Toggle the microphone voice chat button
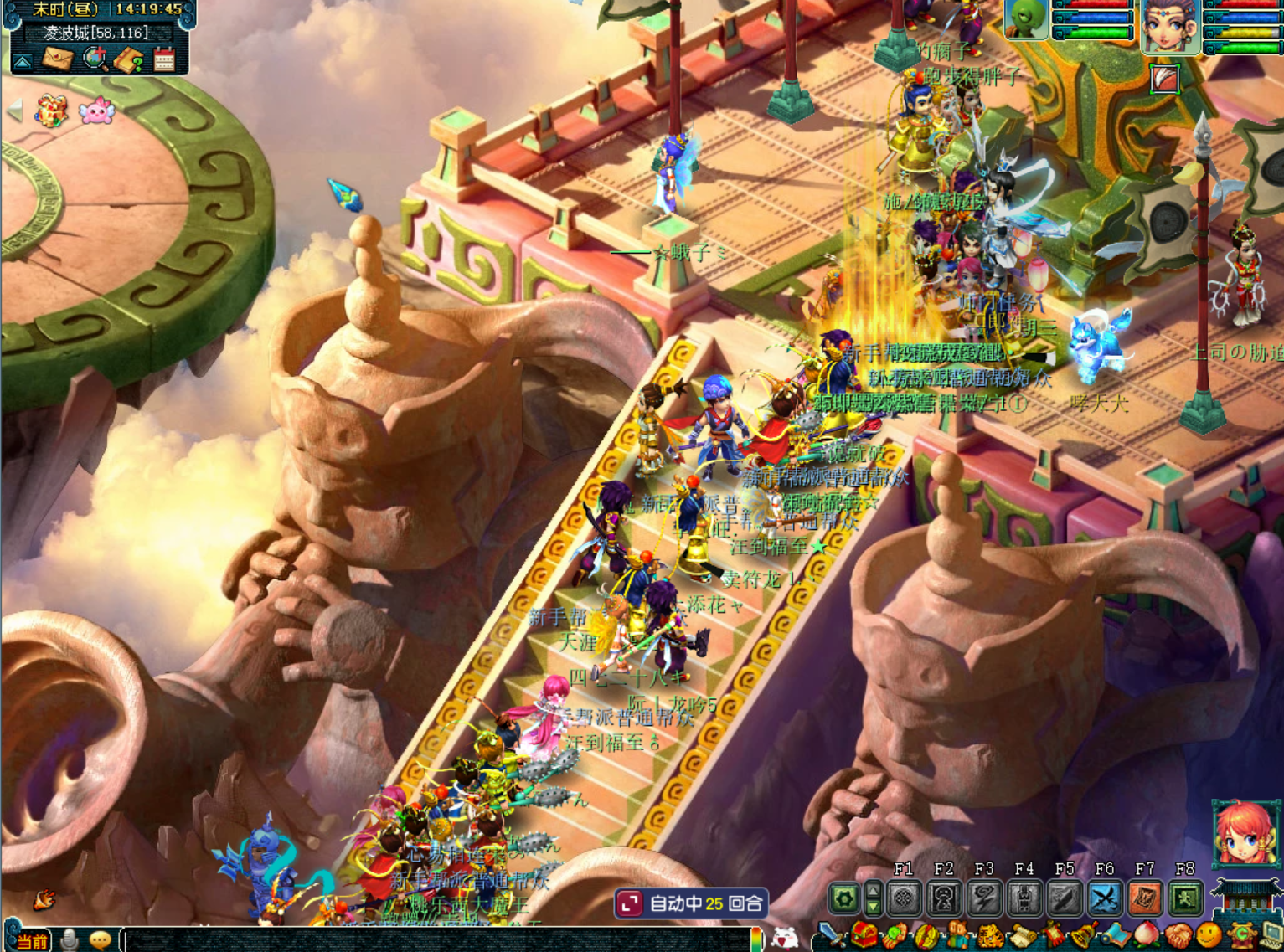Viewport: 1284px width, 952px height. 70,940
